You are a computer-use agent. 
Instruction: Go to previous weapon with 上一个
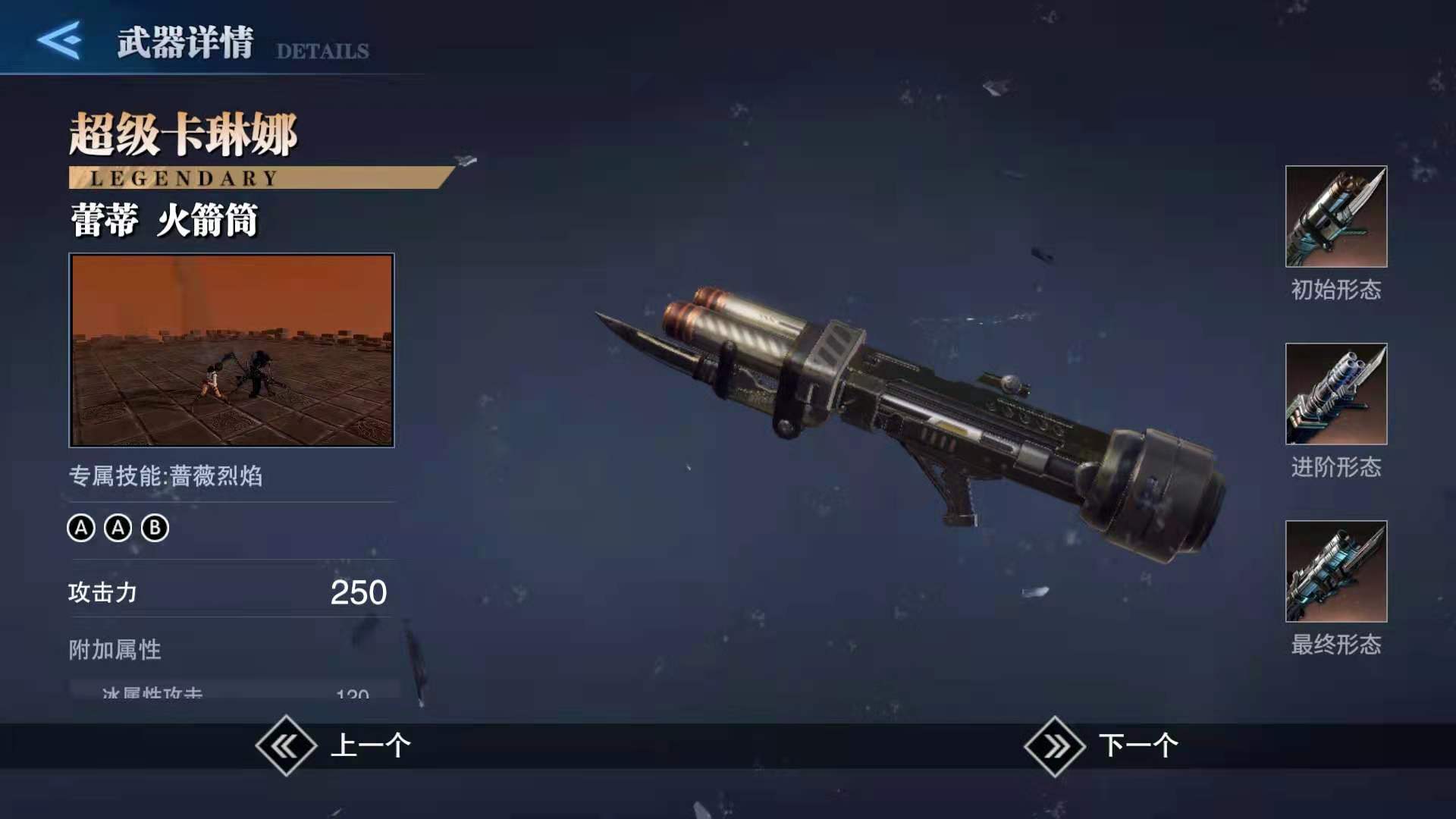(334, 746)
